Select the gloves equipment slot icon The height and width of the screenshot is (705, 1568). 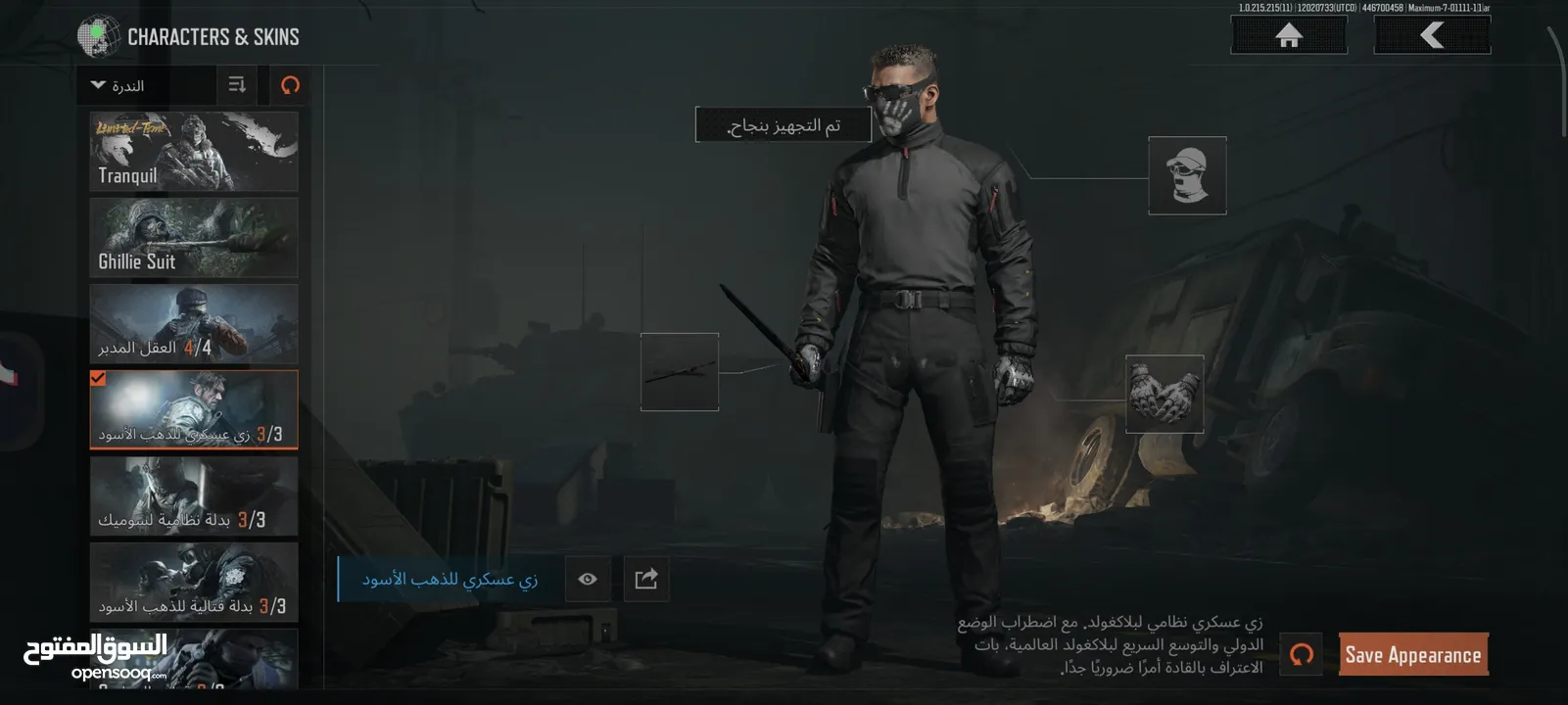click(x=1165, y=394)
